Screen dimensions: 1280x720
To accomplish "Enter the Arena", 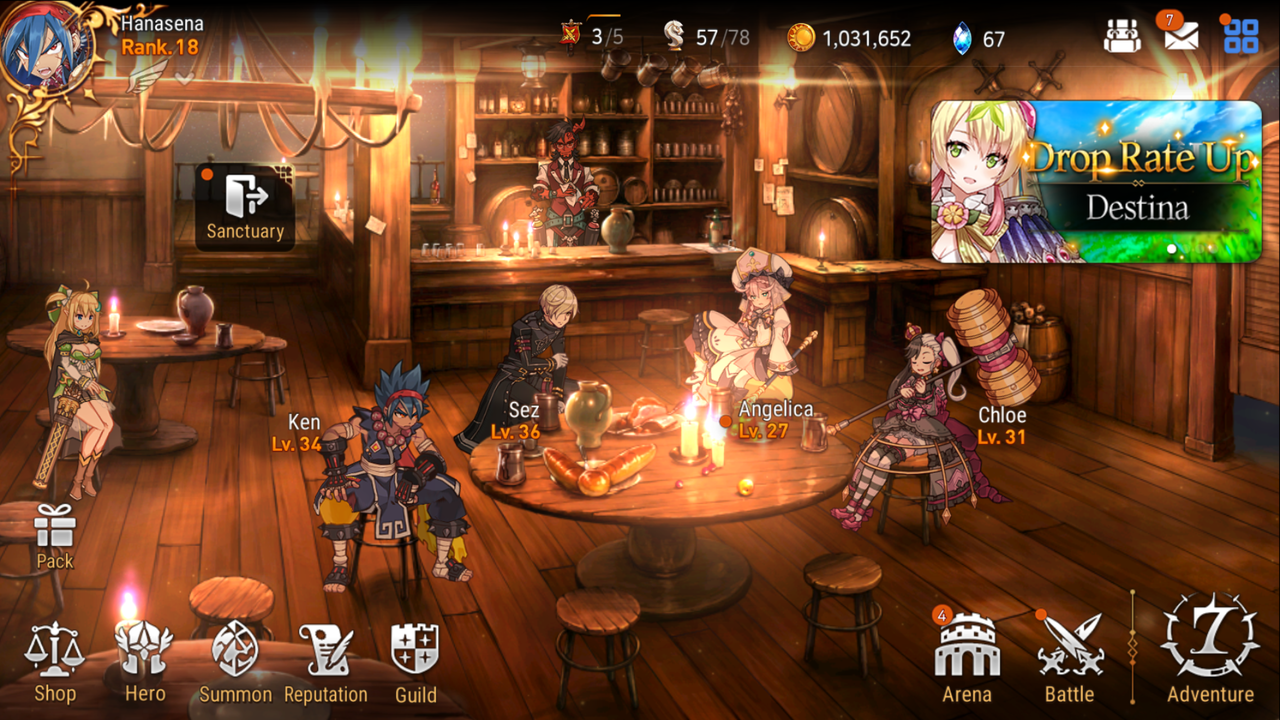I will pos(967,658).
